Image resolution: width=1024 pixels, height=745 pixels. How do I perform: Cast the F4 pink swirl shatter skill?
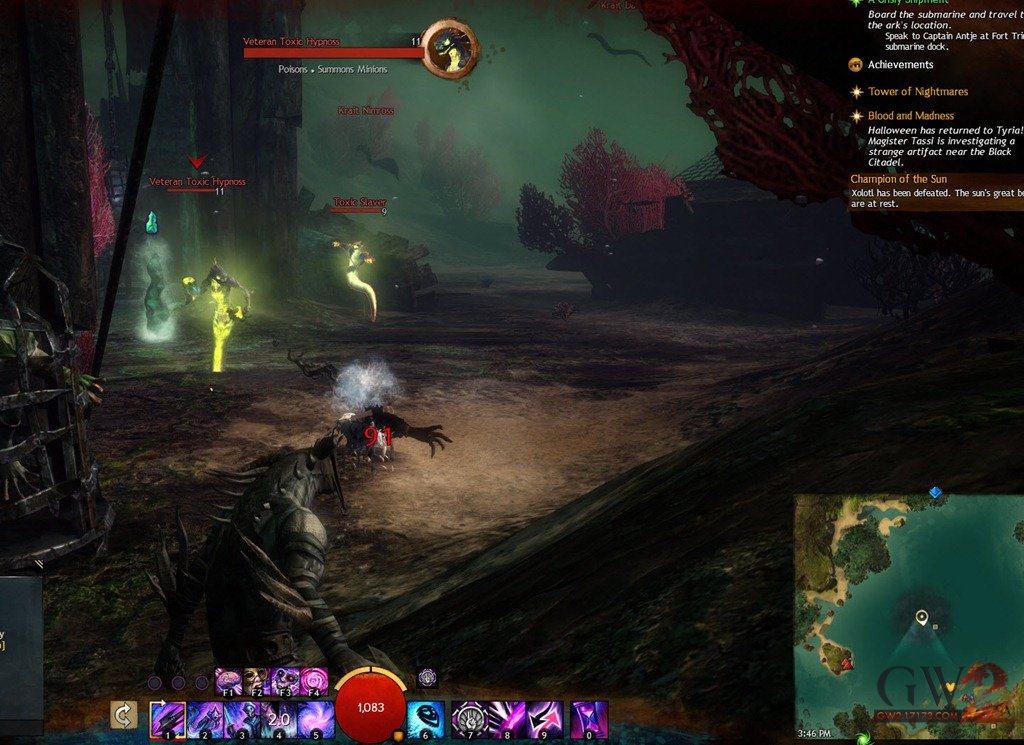tap(313, 681)
